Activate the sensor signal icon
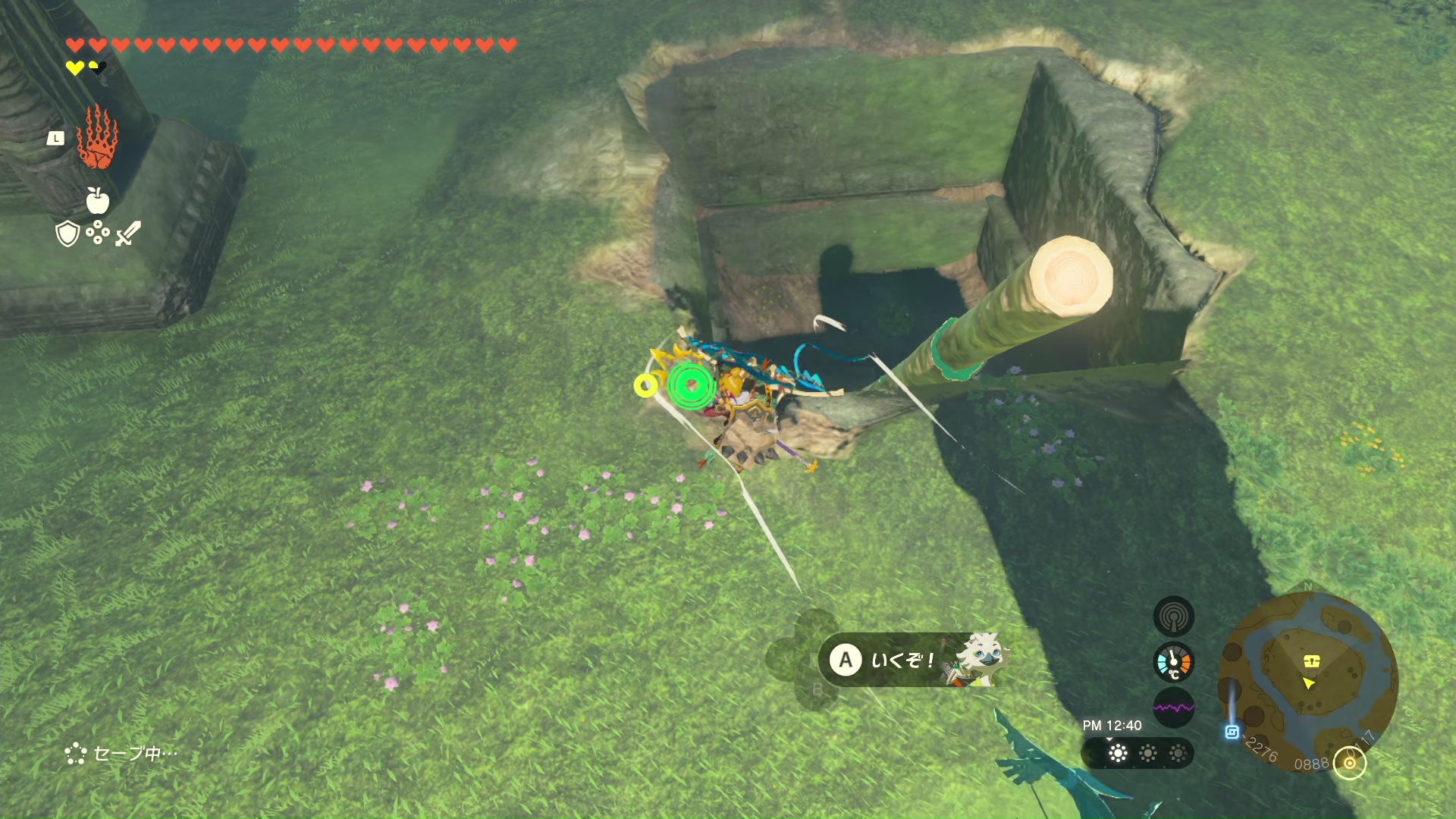Viewport: 1456px width, 819px height. coord(1173,617)
